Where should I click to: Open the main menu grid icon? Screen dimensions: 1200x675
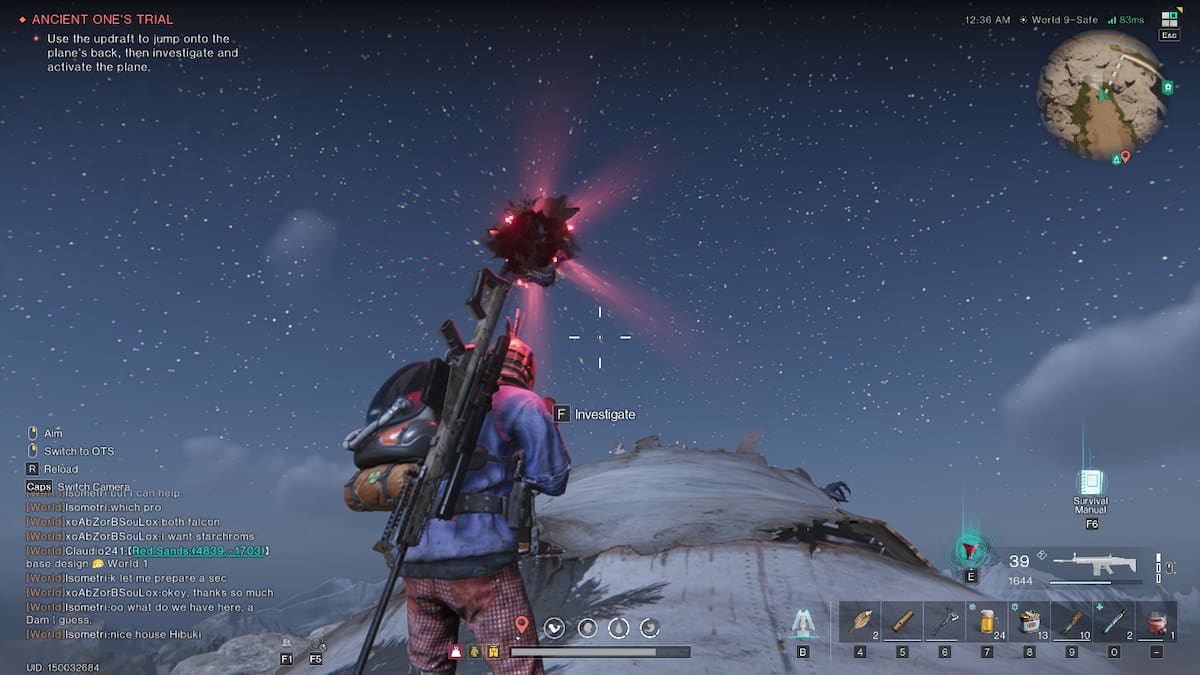pyautogui.click(x=1168, y=19)
